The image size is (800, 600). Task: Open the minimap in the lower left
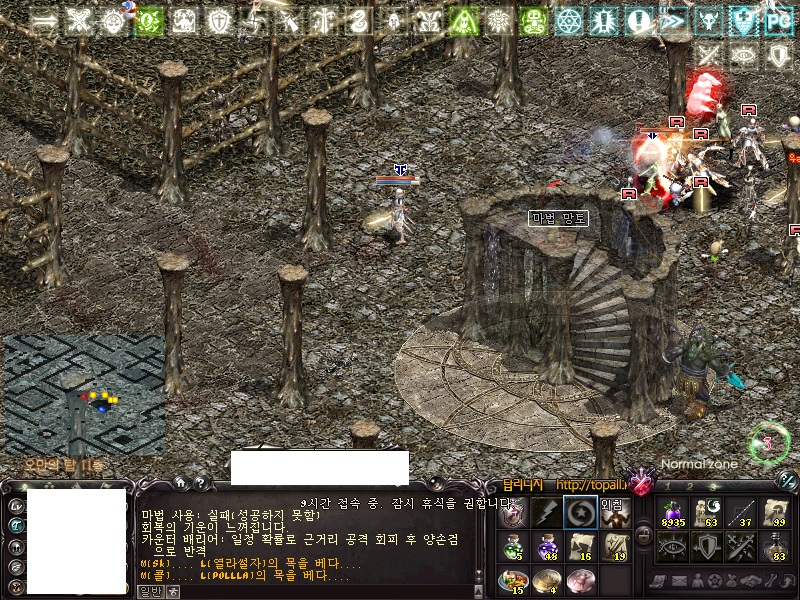84,394
